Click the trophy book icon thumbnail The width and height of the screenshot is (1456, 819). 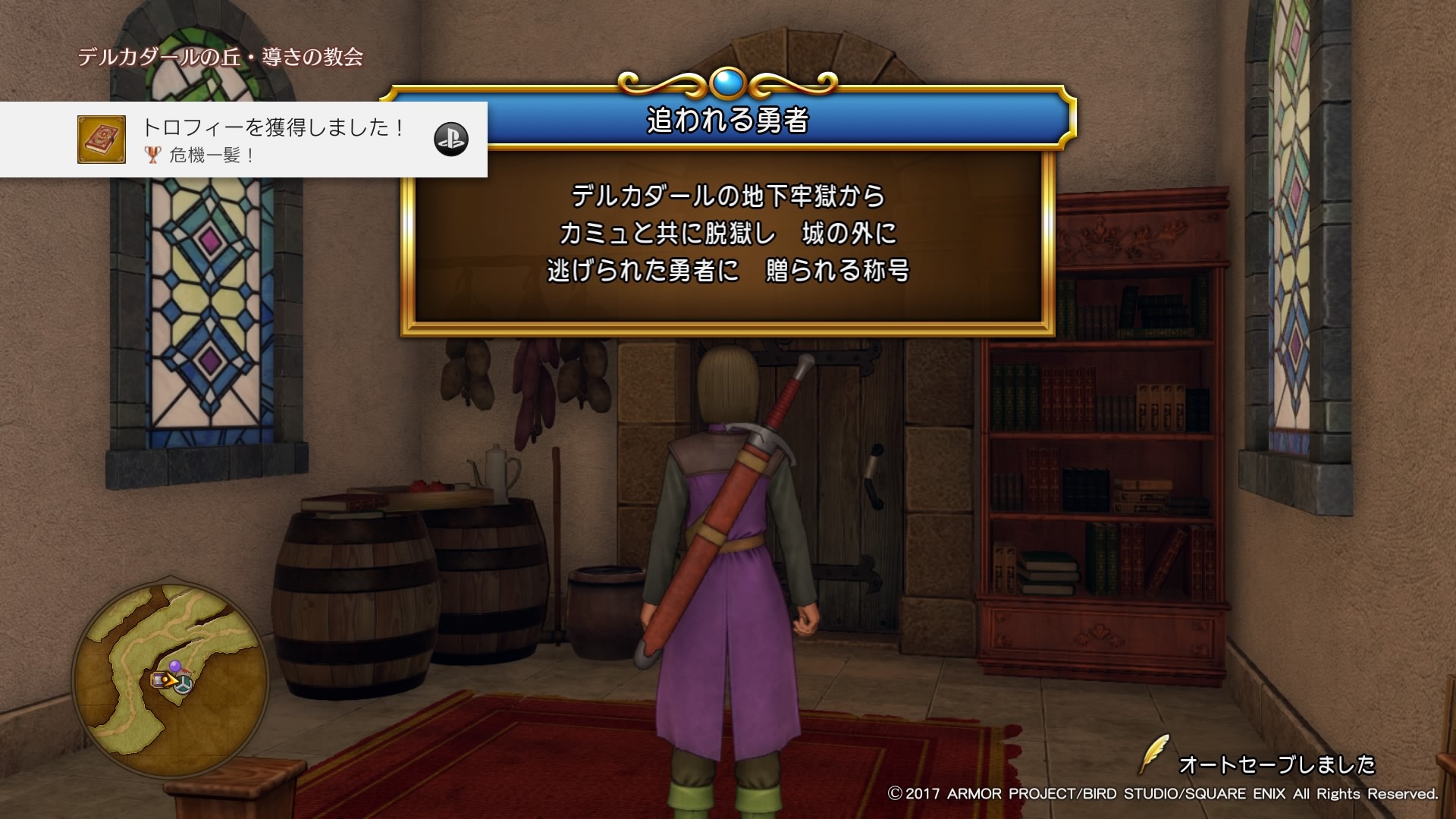102,140
